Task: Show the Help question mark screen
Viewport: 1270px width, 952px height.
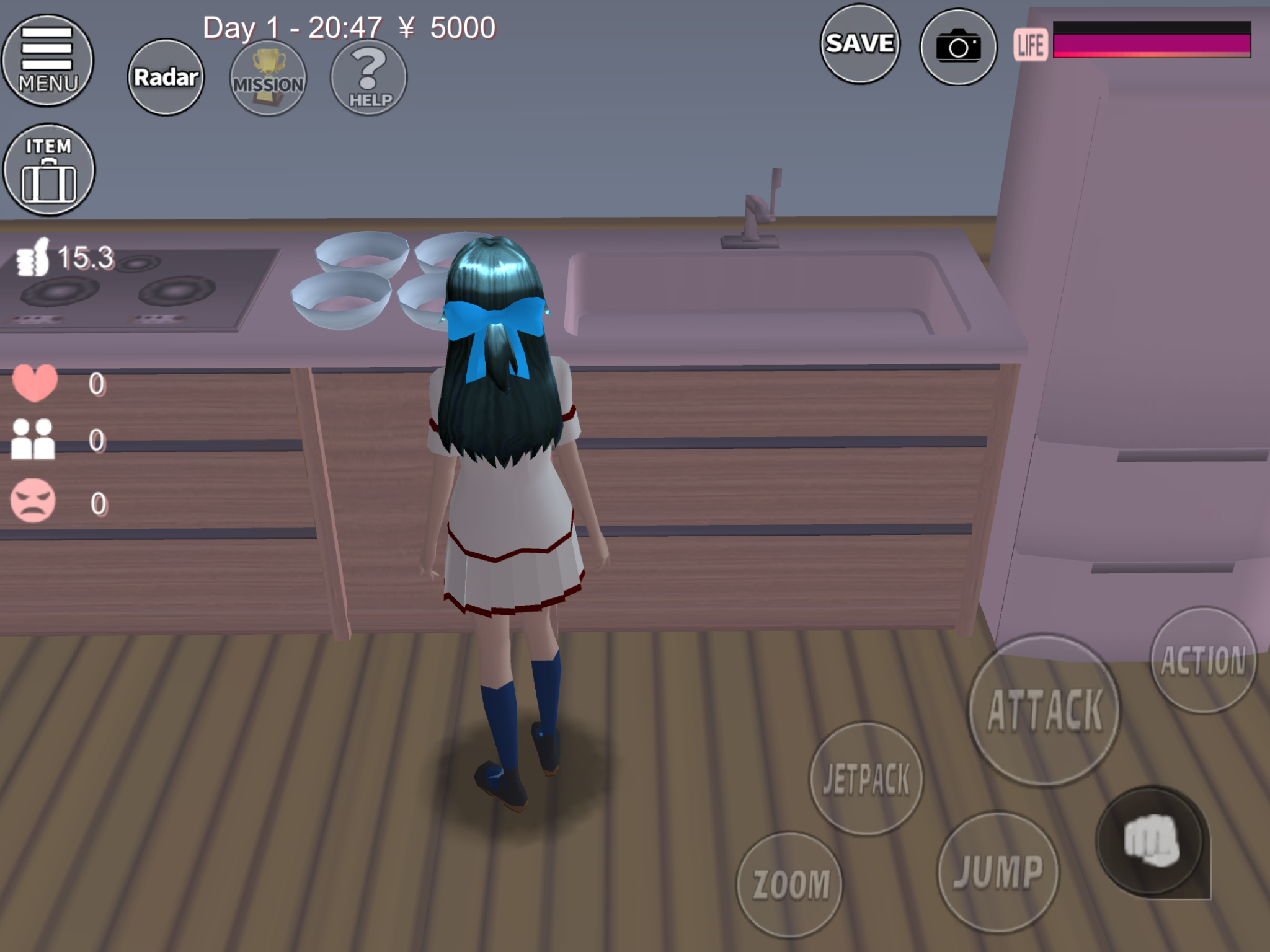Action: point(369,77)
